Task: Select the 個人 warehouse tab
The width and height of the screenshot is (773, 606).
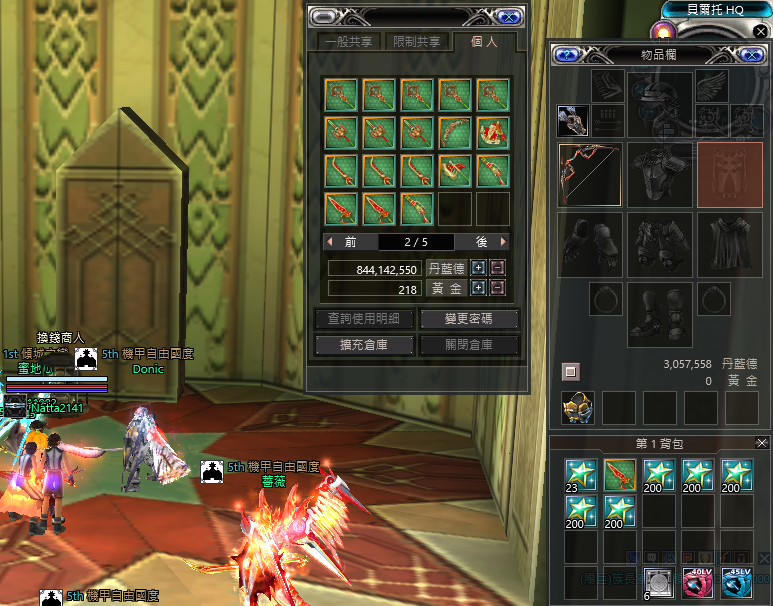Action: (x=484, y=42)
